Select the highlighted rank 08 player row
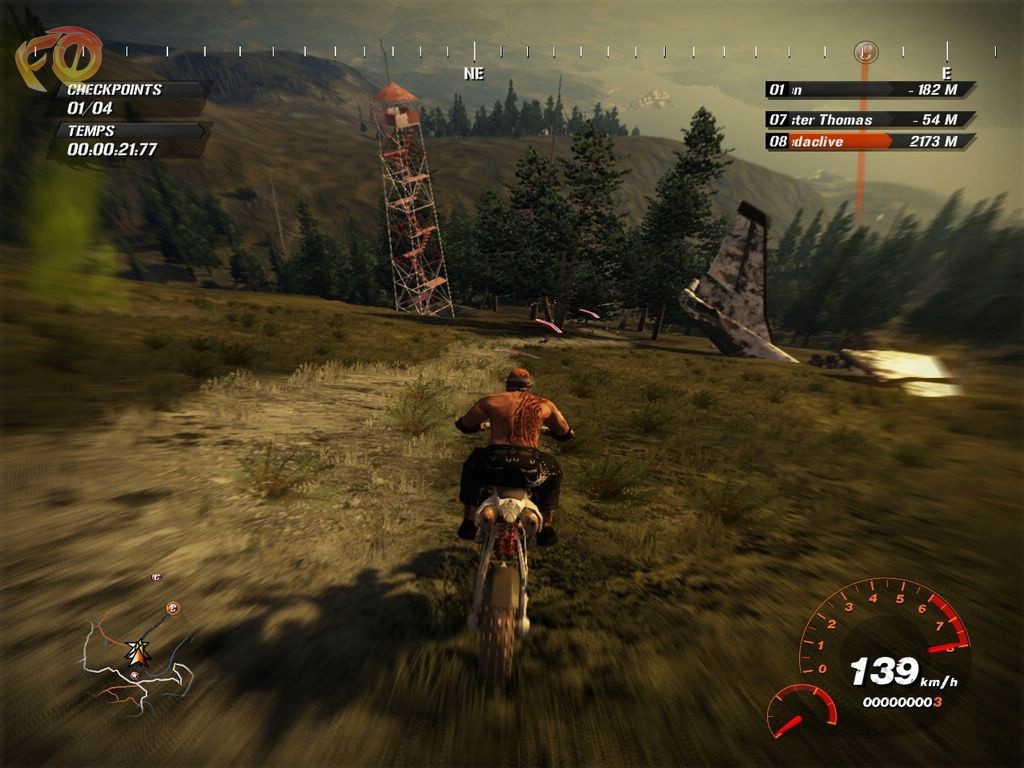1024x768 pixels. click(870, 142)
